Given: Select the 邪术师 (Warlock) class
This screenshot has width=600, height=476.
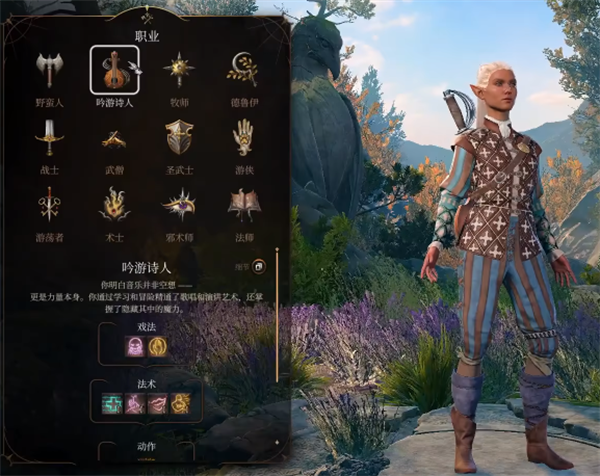Looking at the screenshot, I should pos(179,204).
